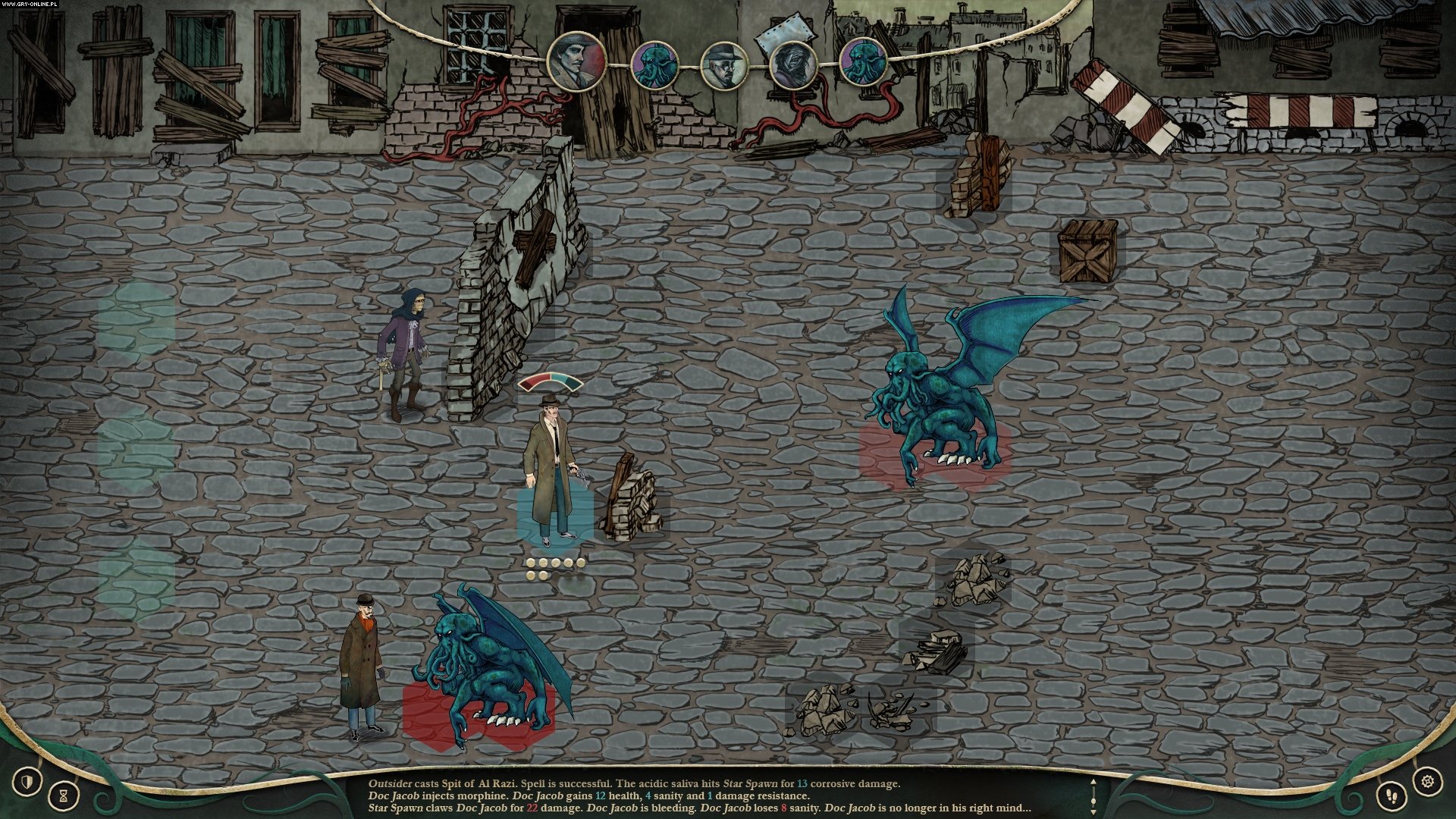Select the bespectacled doctor portrait in turn order

coord(724,65)
